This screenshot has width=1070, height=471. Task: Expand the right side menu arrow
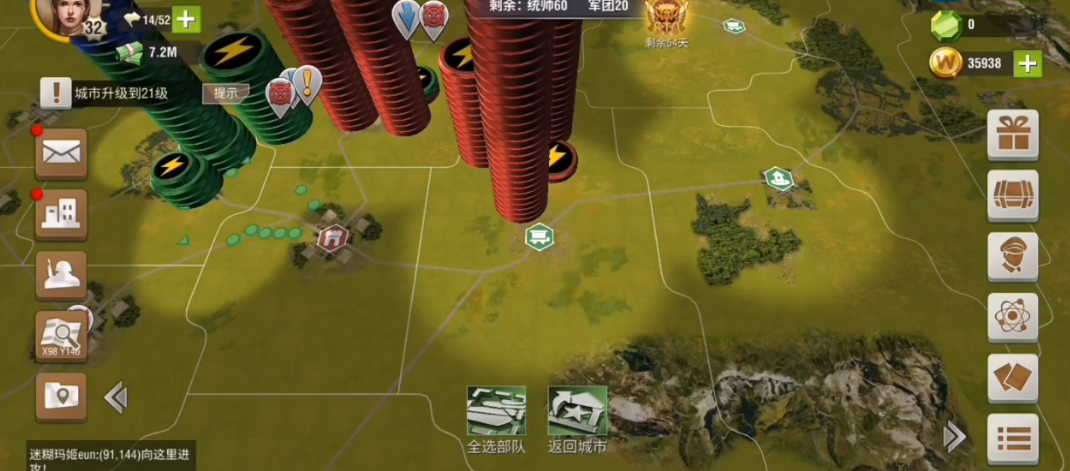point(955,436)
